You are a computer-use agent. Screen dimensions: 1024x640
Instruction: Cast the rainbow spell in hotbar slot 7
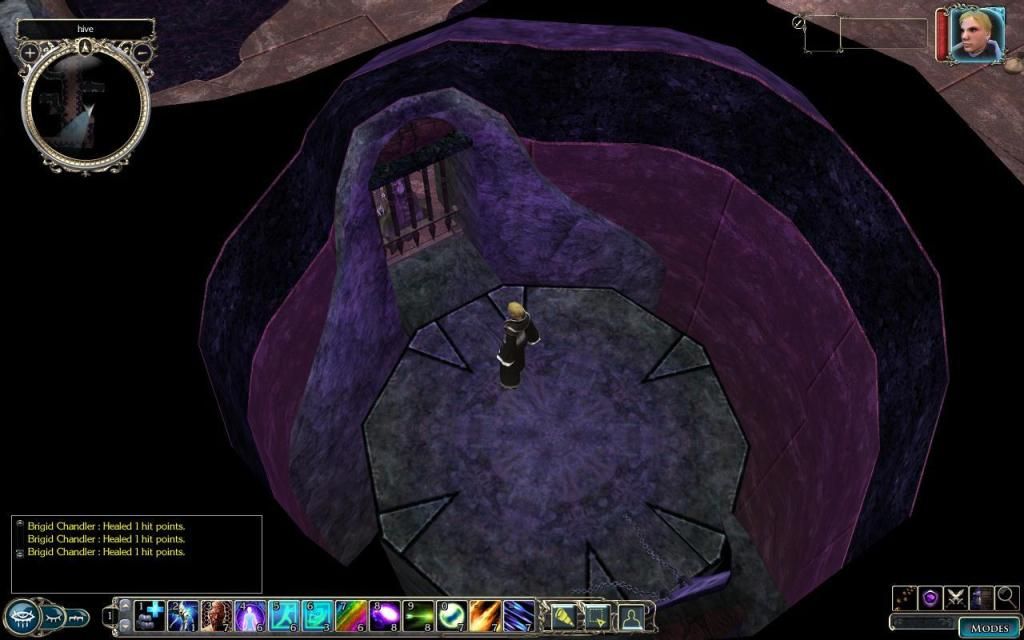pyautogui.click(x=352, y=614)
